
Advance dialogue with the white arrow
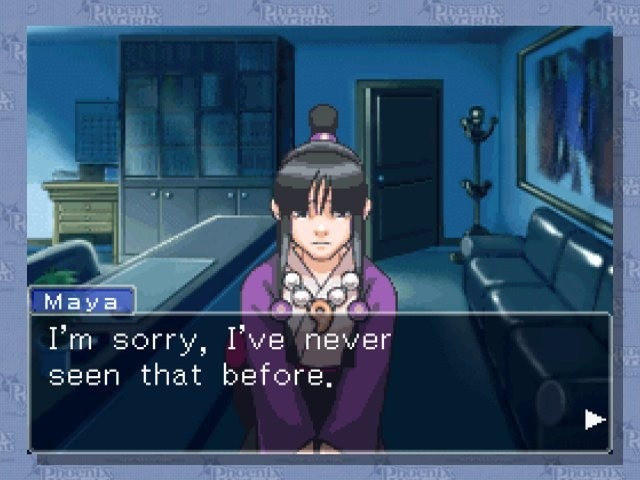[x=595, y=419]
